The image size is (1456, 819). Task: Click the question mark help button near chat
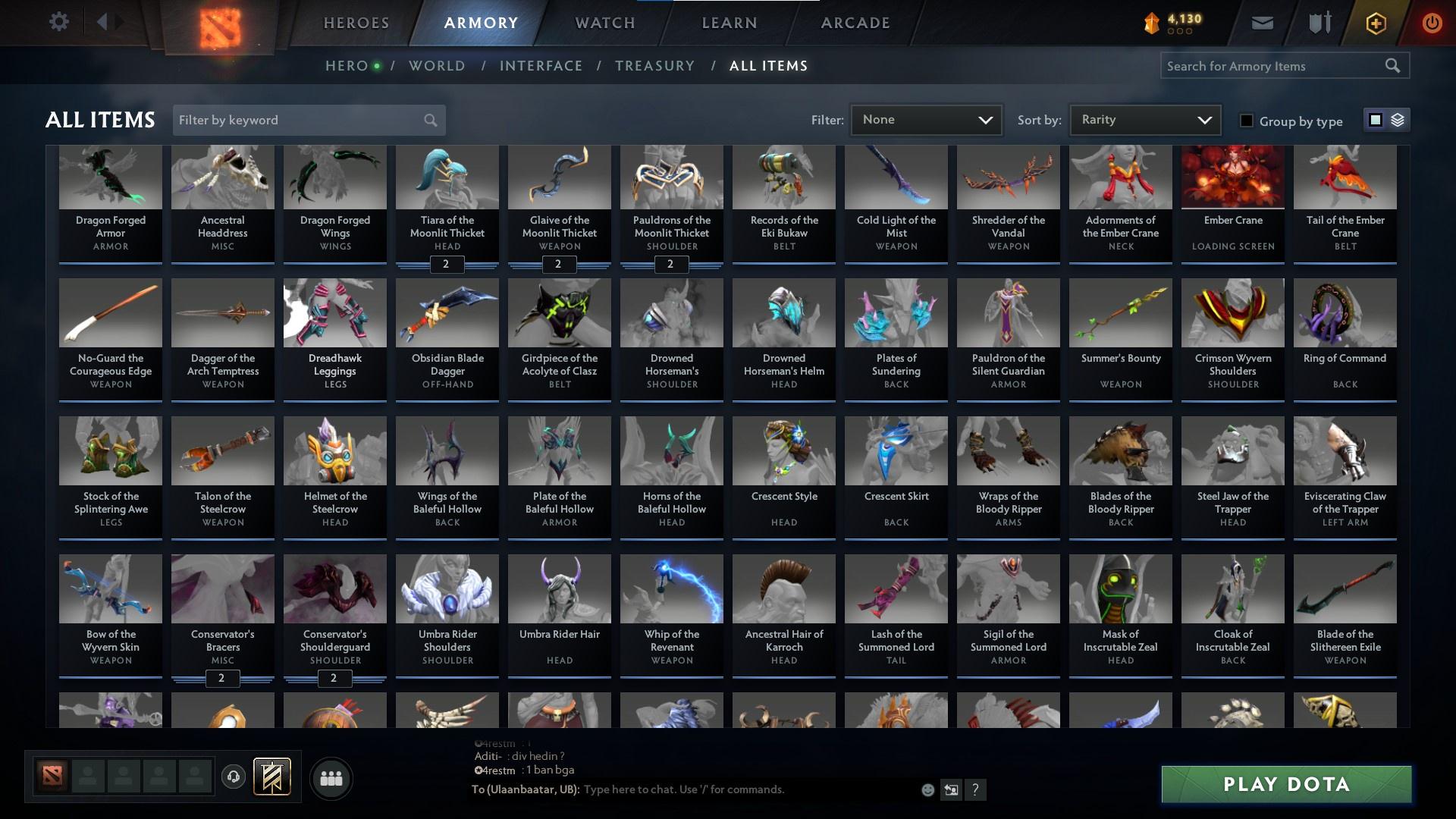pos(975,789)
